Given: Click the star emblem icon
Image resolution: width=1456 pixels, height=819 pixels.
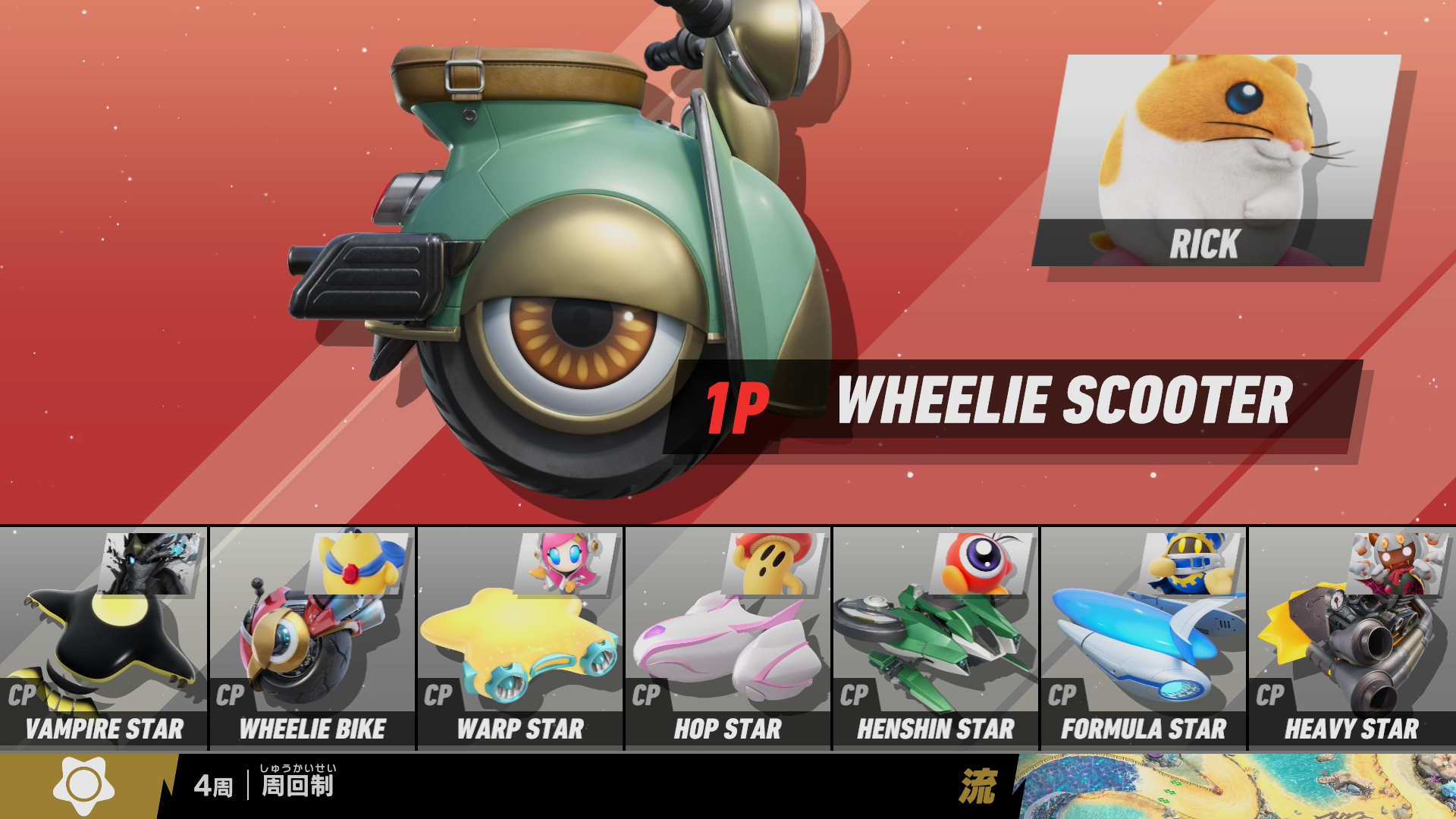Looking at the screenshot, I should [x=83, y=786].
